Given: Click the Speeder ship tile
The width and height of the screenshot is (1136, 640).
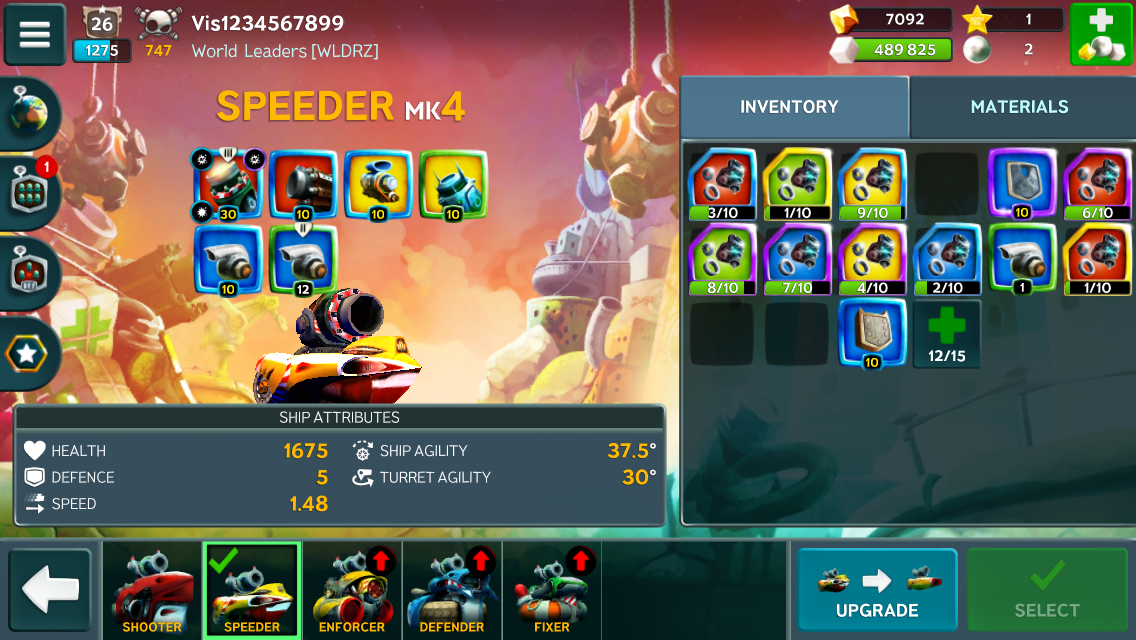Looking at the screenshot, I should coord(252,591).
